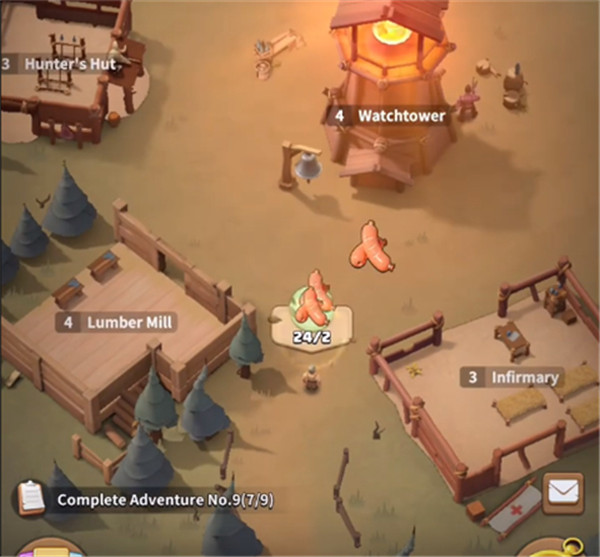600x557 pixels.
Task: Select the Infirmary building label
Action: tap(512, 377)
